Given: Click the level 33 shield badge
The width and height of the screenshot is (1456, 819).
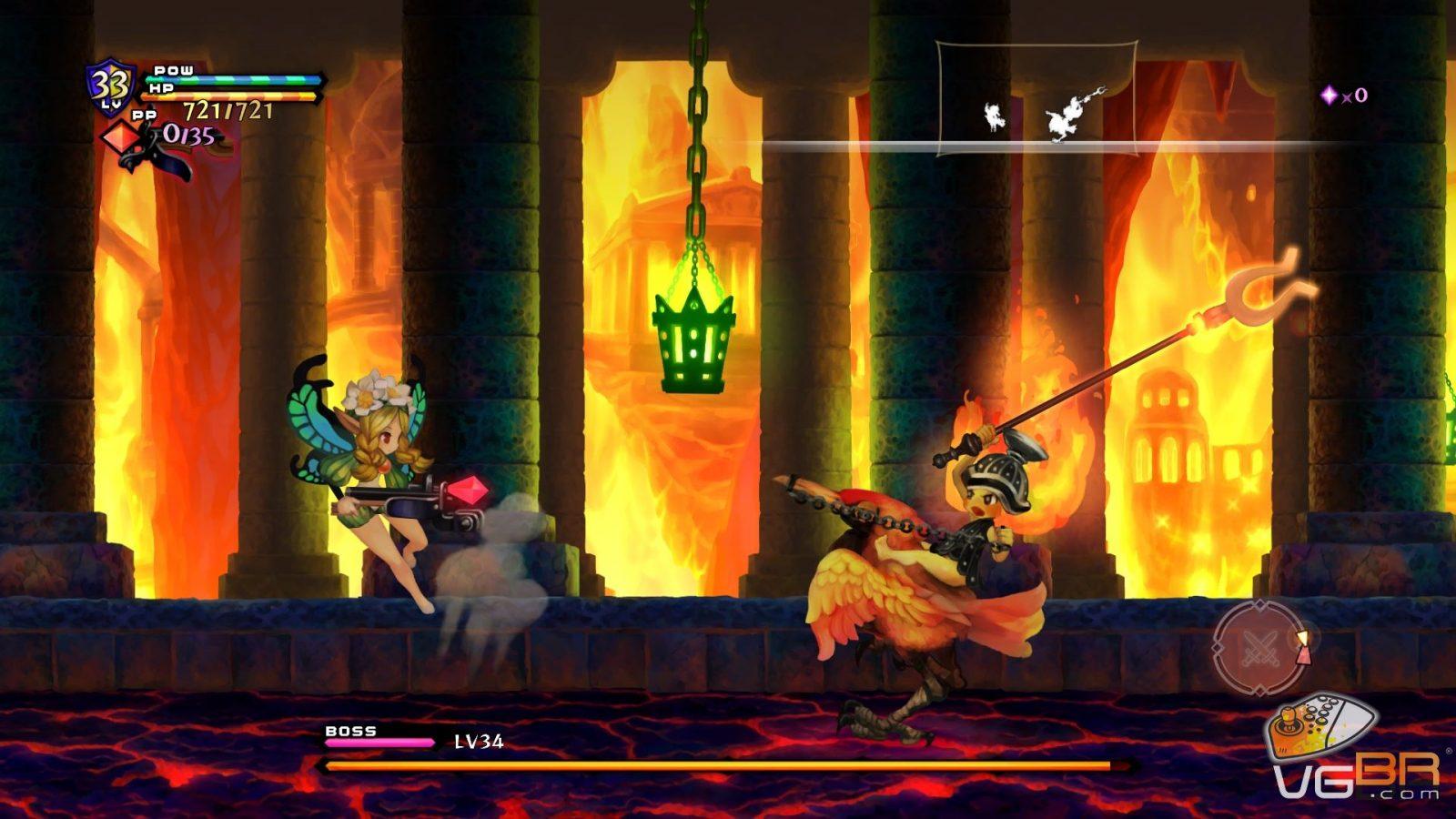Looking at the screenshot, I should [110, 87].
